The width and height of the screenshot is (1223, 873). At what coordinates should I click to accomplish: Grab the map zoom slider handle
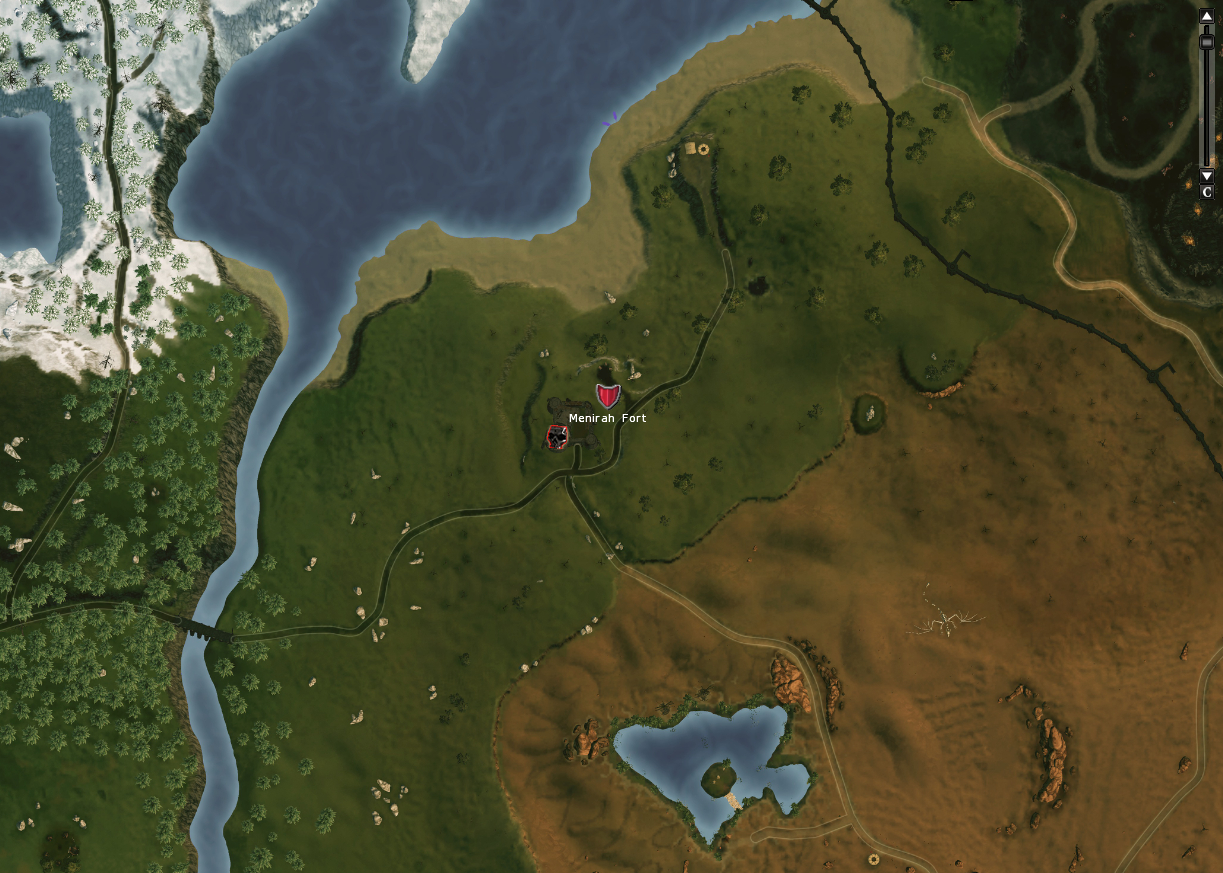click(1206, 41)
